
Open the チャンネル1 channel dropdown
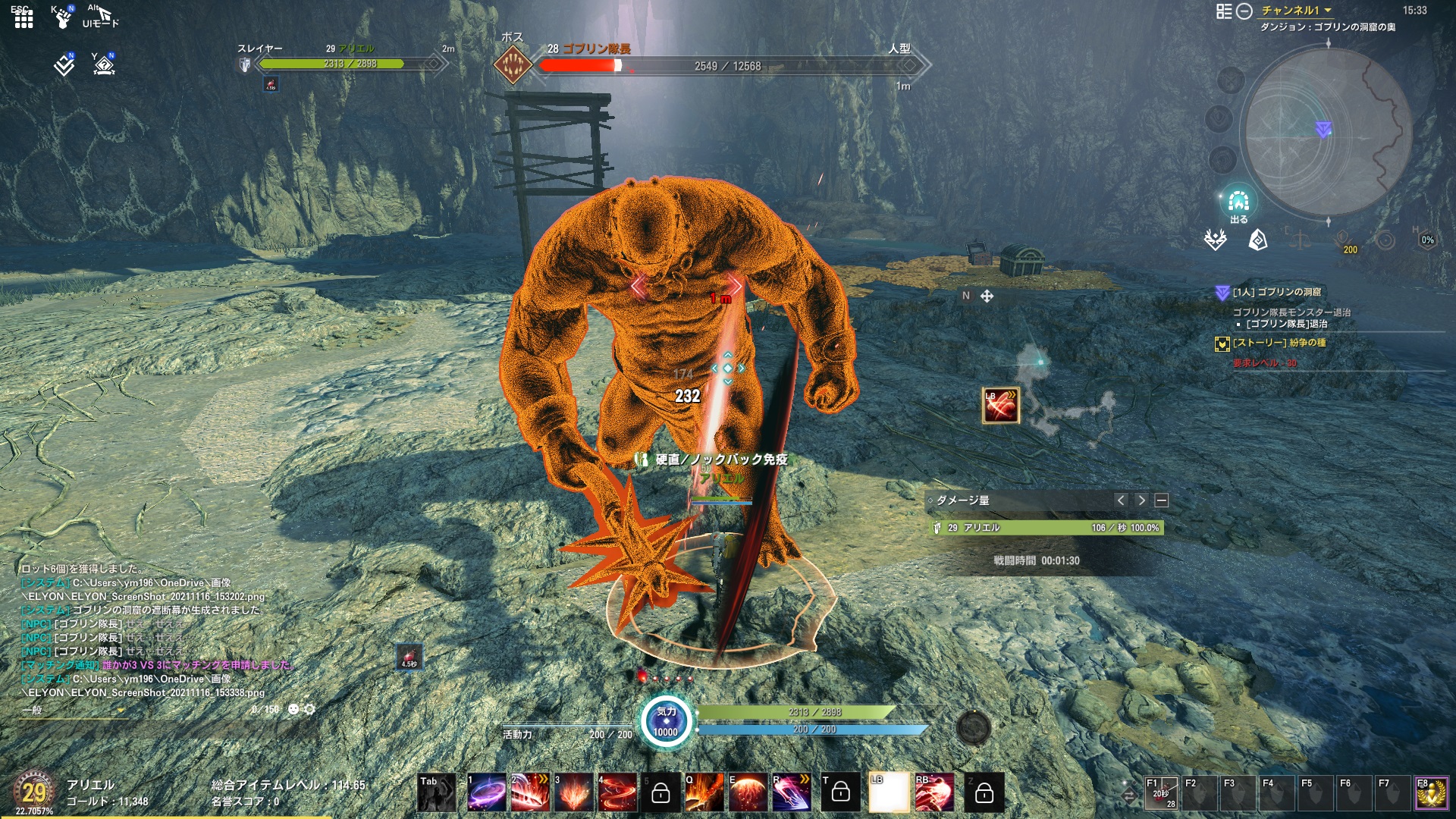tap(1296, 11)
